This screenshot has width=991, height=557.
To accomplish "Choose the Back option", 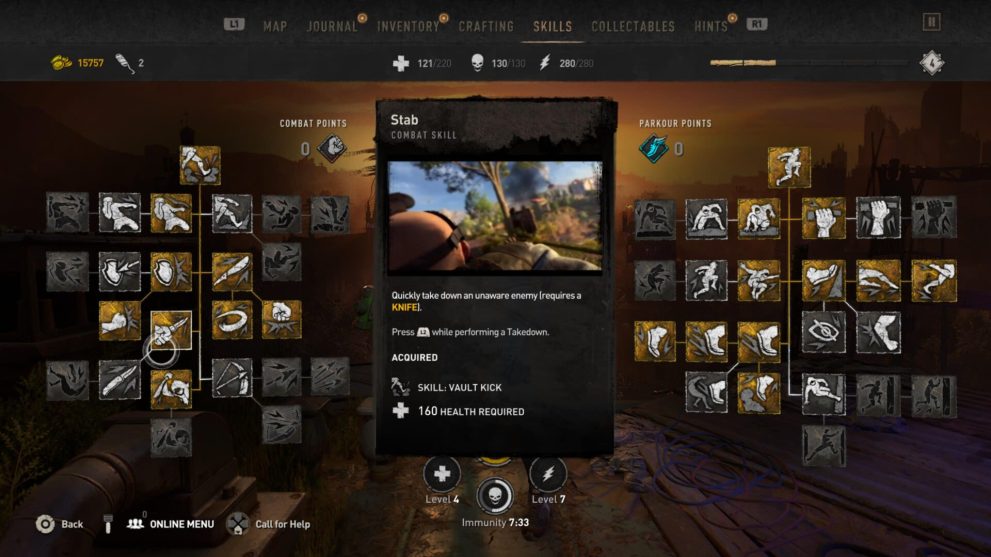I will tap(60, 524).
